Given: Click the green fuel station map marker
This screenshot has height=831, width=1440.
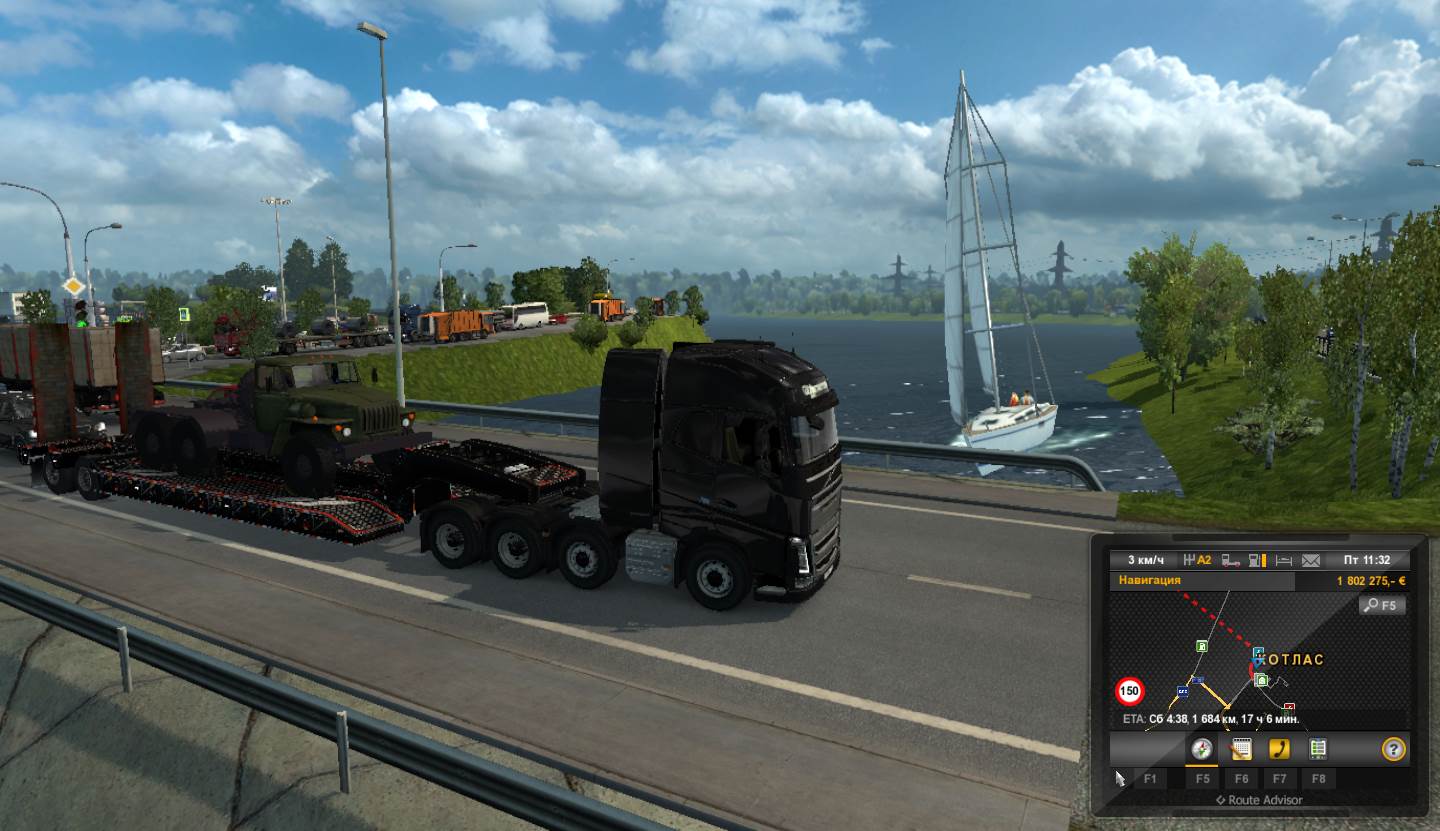Looking at the screenshot, I should pyautogui.click(x=1200, y=646).
